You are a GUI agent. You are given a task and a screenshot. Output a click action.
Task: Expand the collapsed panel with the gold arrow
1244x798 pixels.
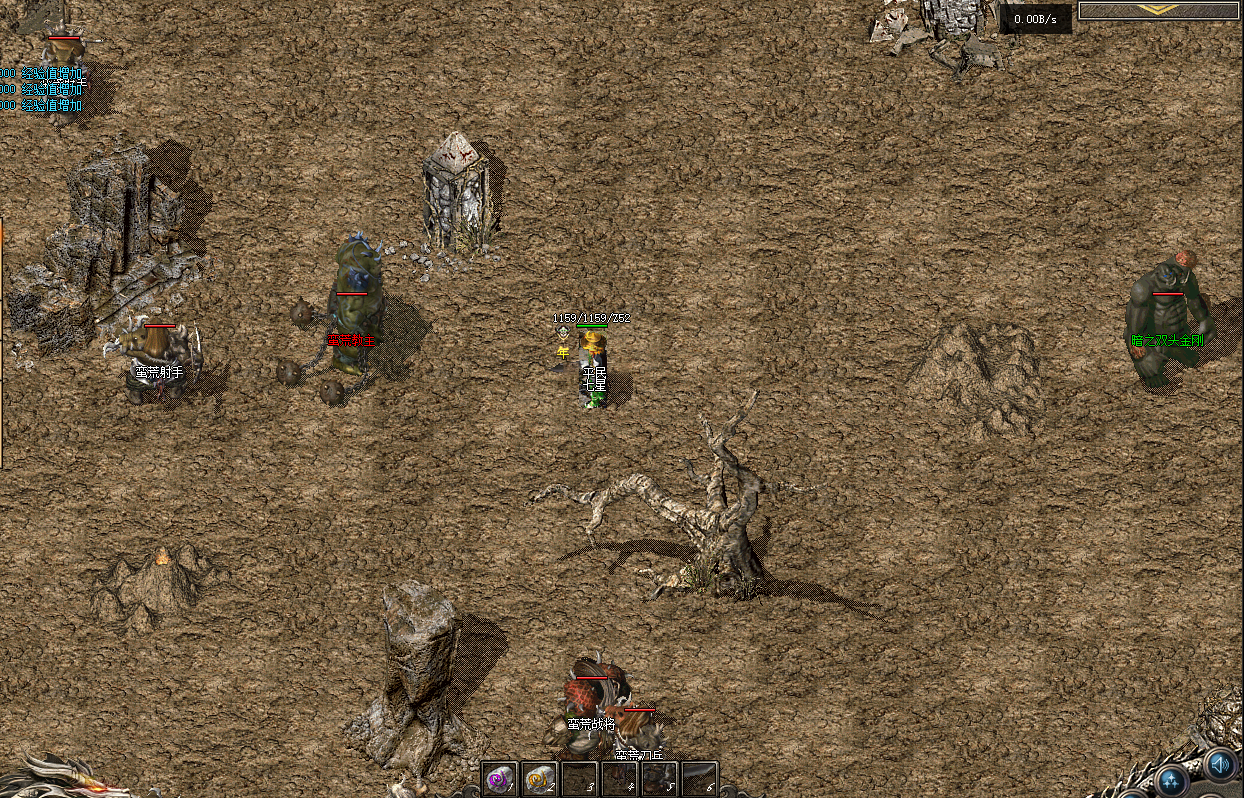point(1159,10)
